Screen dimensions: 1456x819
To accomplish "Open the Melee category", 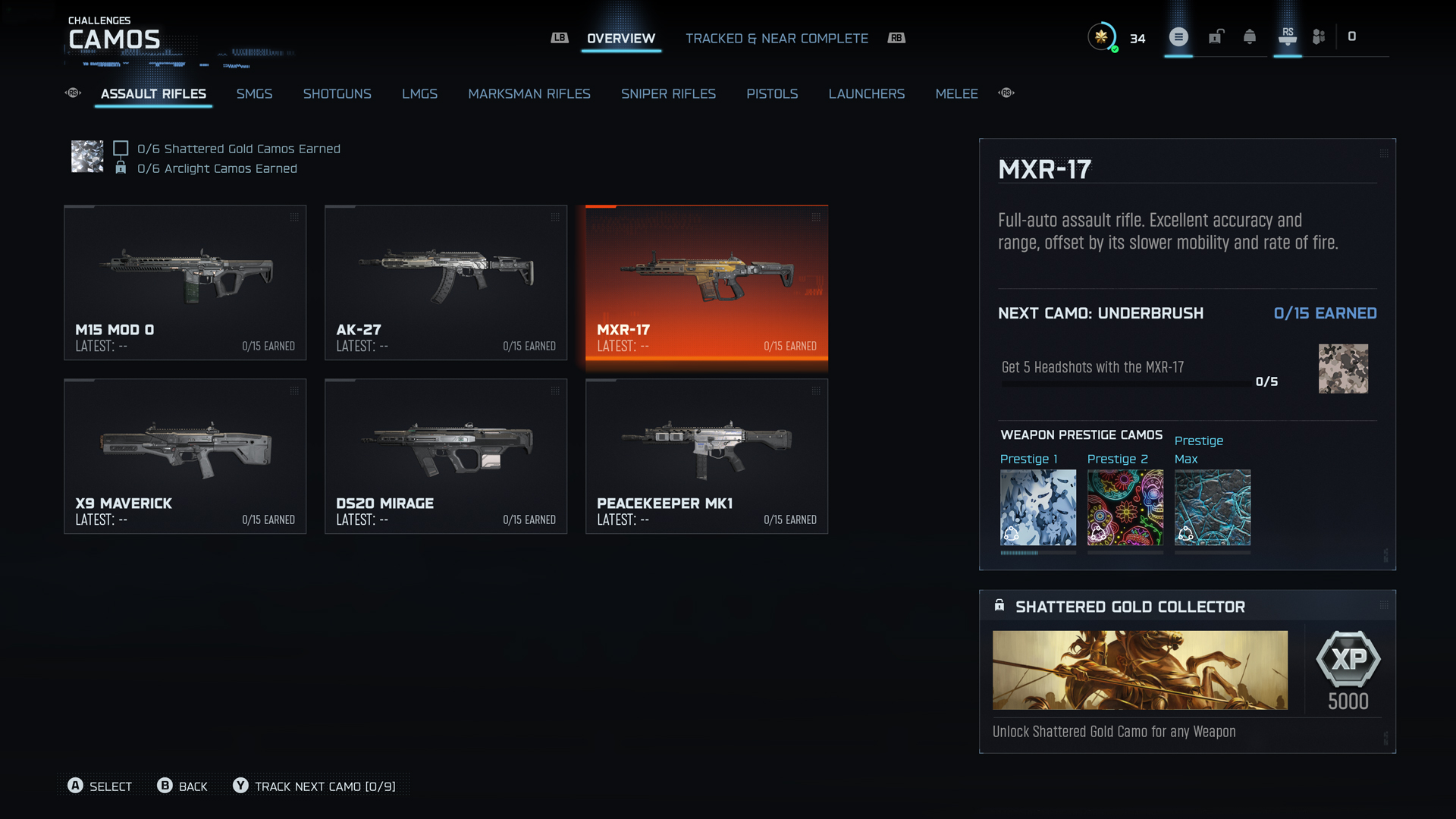I will [956, 94].
